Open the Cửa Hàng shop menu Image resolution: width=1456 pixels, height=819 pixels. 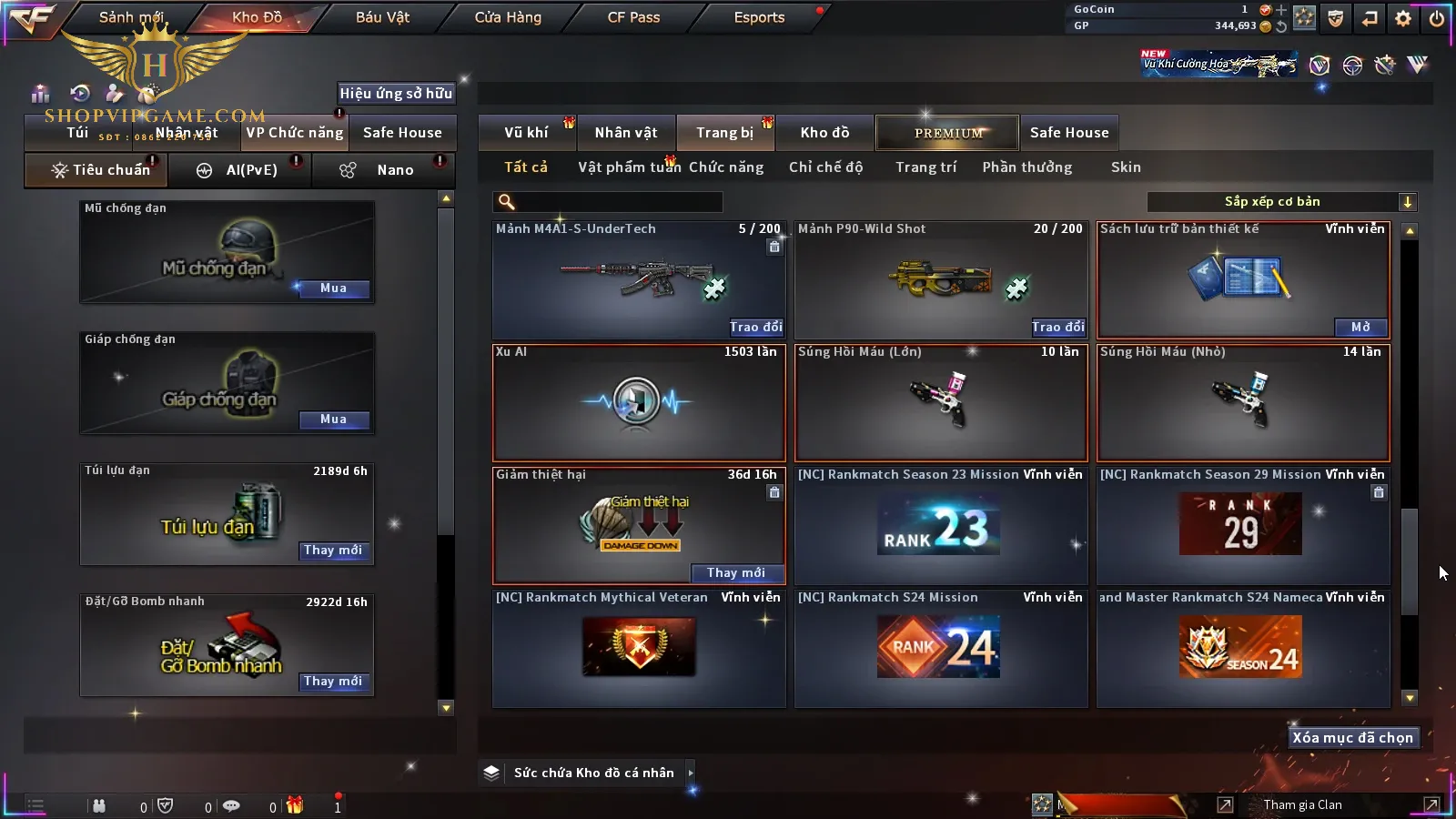point(508,17)
